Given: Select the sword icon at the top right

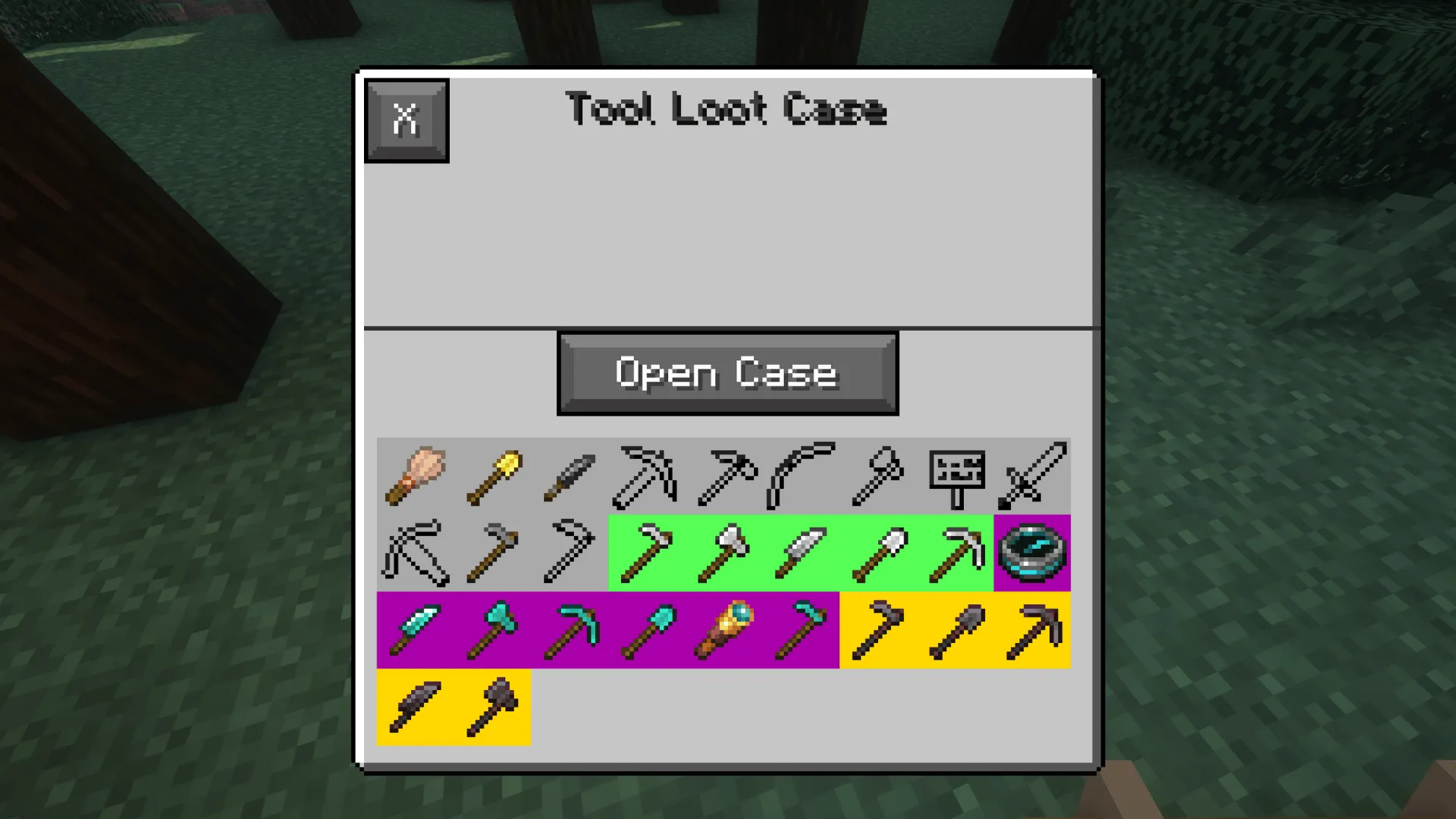Looking at the screenshot, I should 1033,474.
